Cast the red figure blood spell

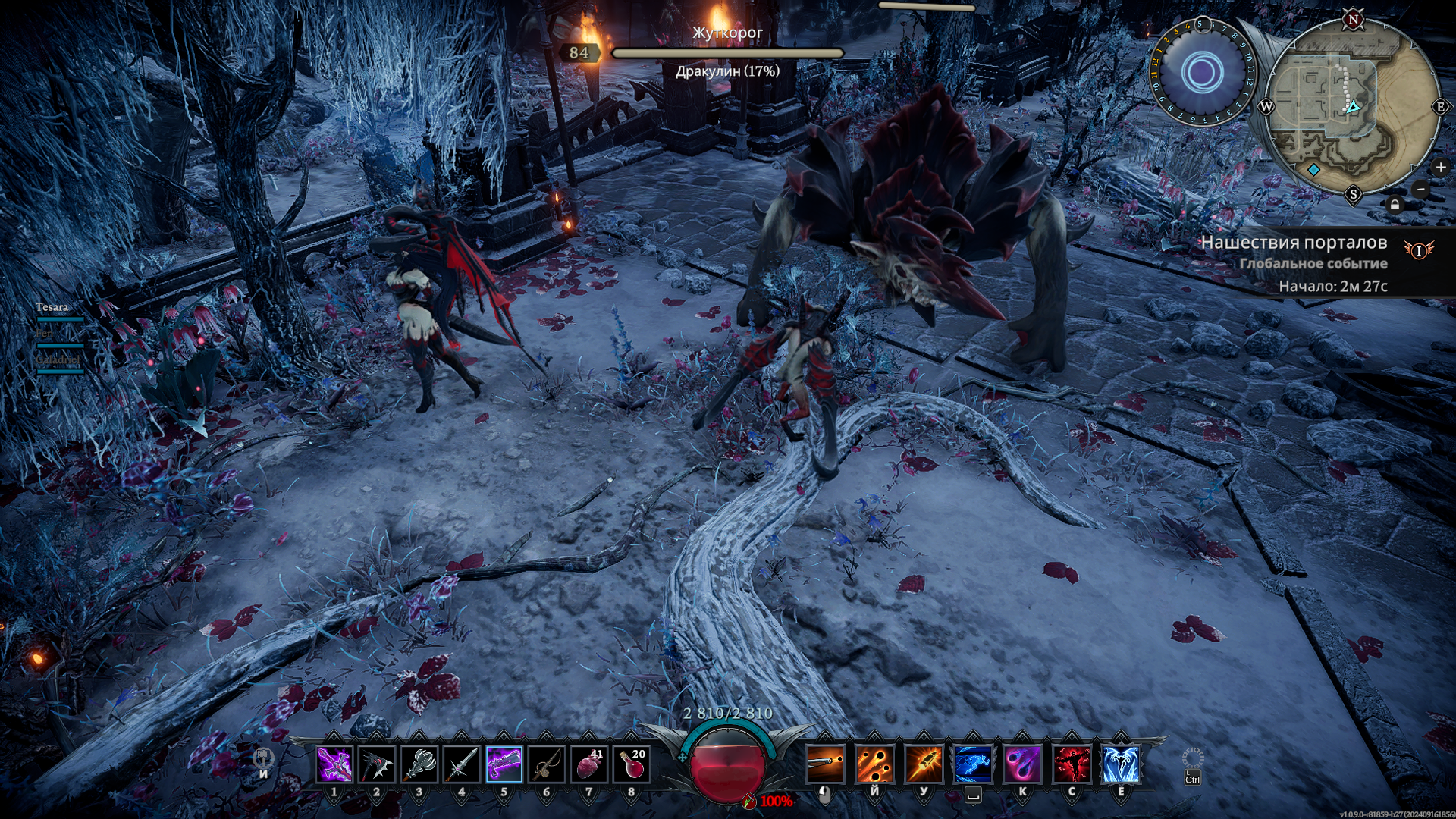click(1072, 764)
